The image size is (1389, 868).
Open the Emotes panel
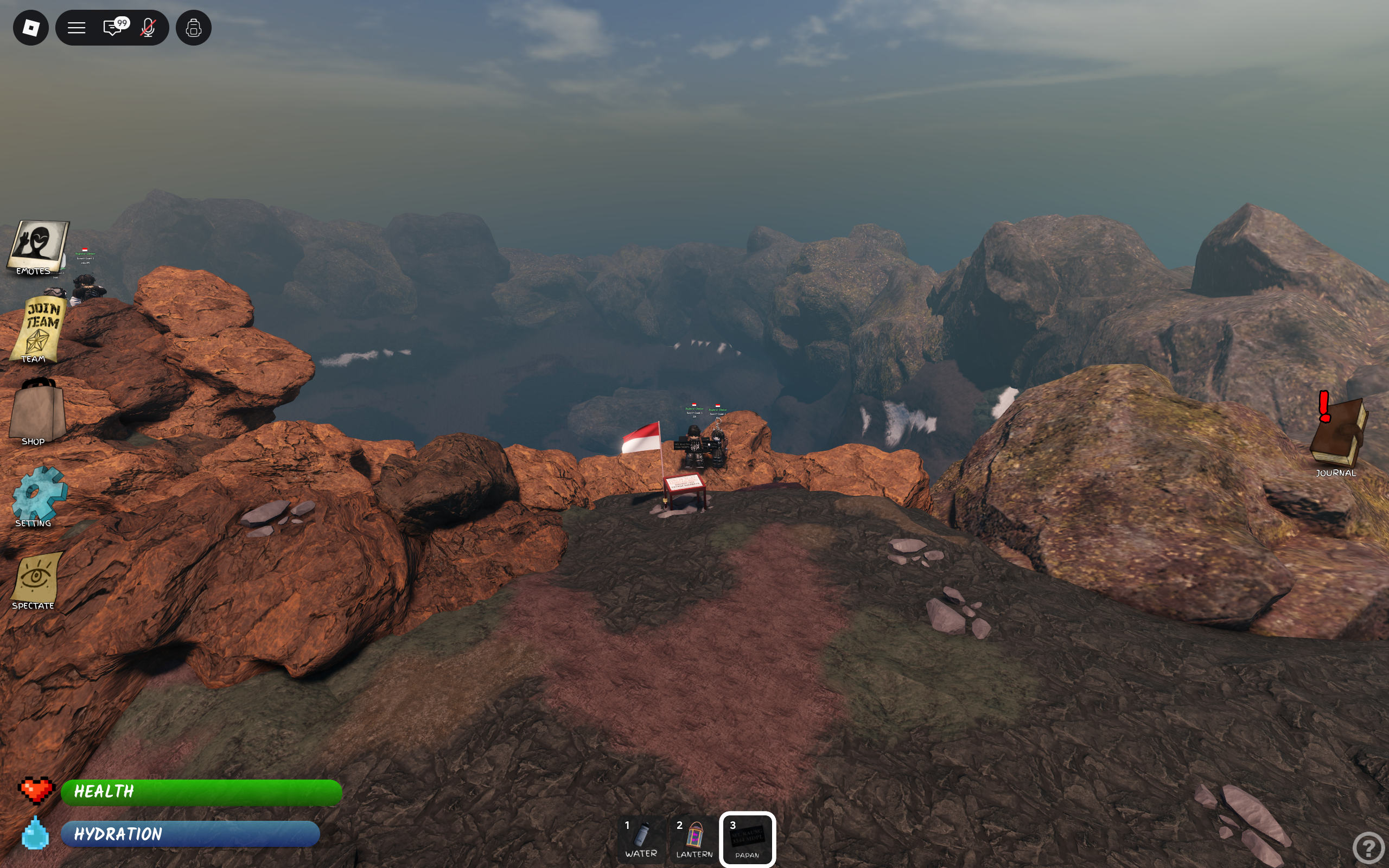tap(37, 247)
